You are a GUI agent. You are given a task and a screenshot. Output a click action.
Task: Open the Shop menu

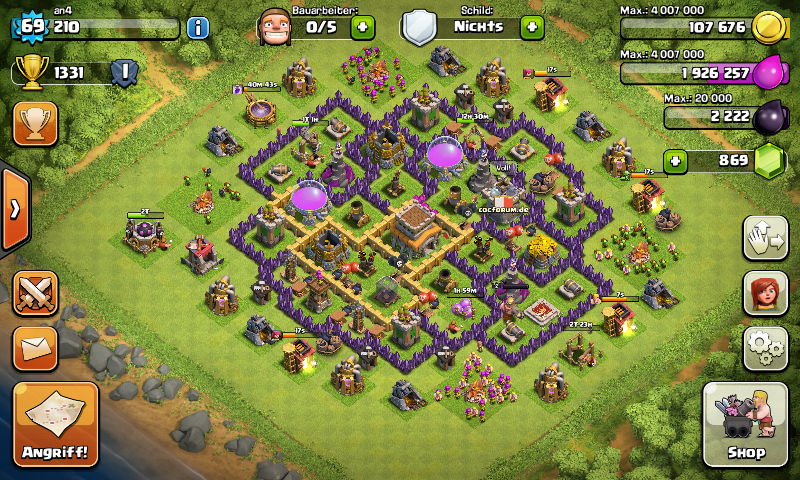coord(746,424)
